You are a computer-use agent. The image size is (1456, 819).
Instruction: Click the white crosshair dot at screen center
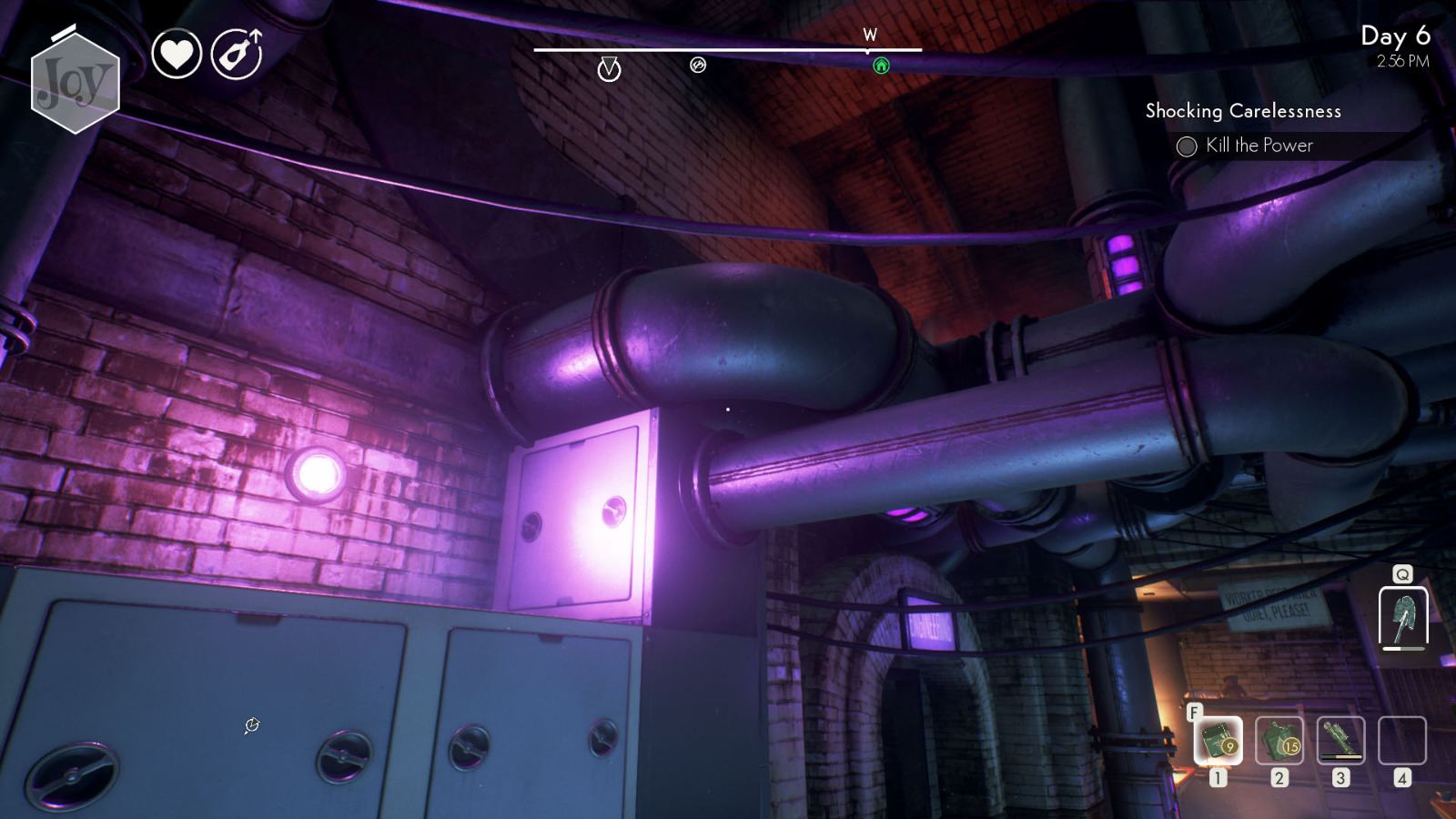click(728, 409)
